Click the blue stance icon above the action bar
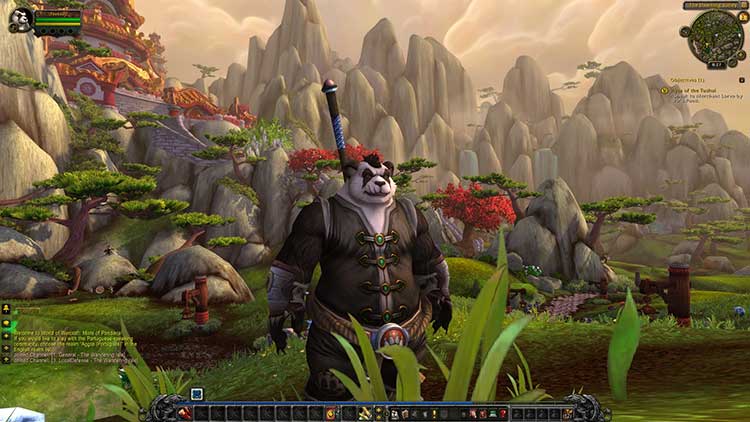The height and width of the screenshot is (422, 750). click(197, 394)
